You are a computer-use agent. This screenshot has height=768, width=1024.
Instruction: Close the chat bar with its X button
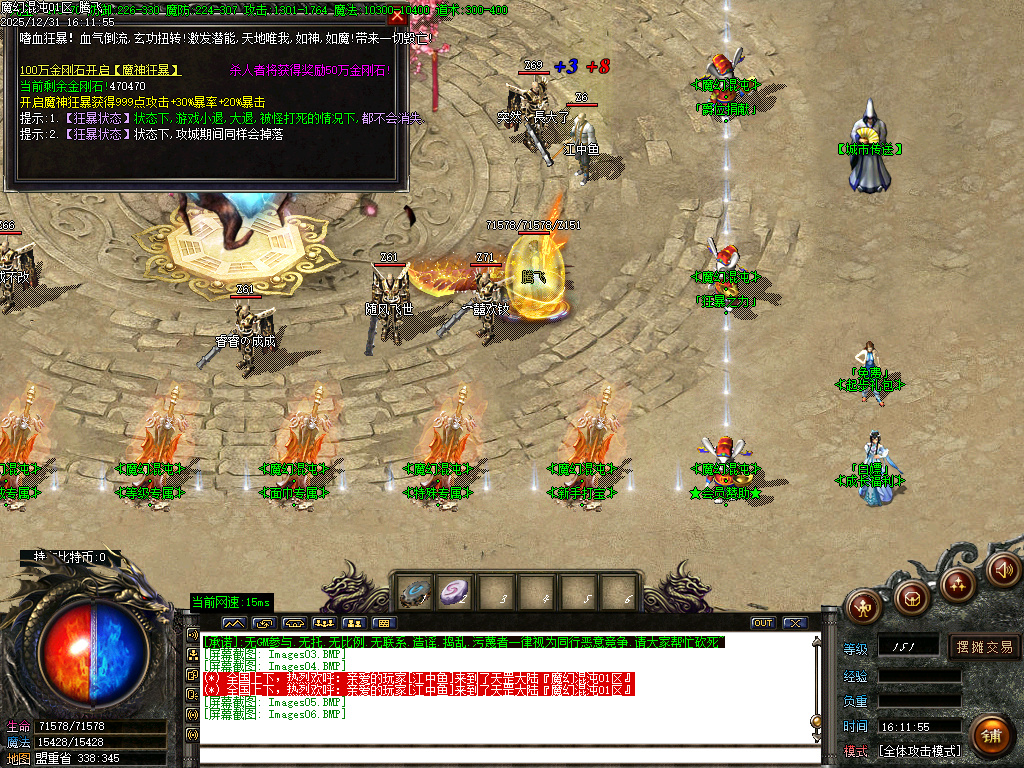[x=795, y=623]
